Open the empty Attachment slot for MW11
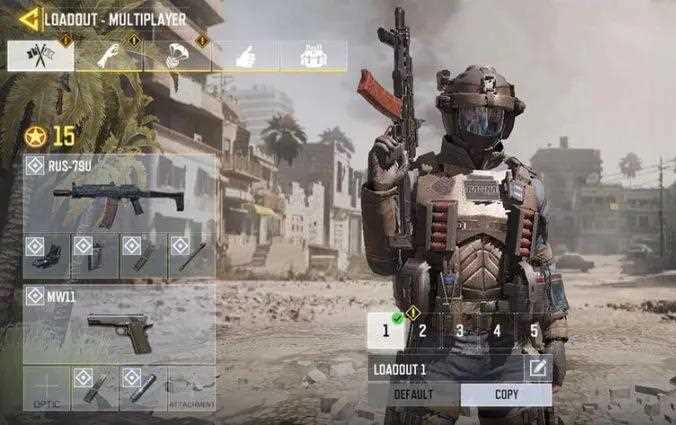This screenshot has width=676, height=425. pos(191,389)
